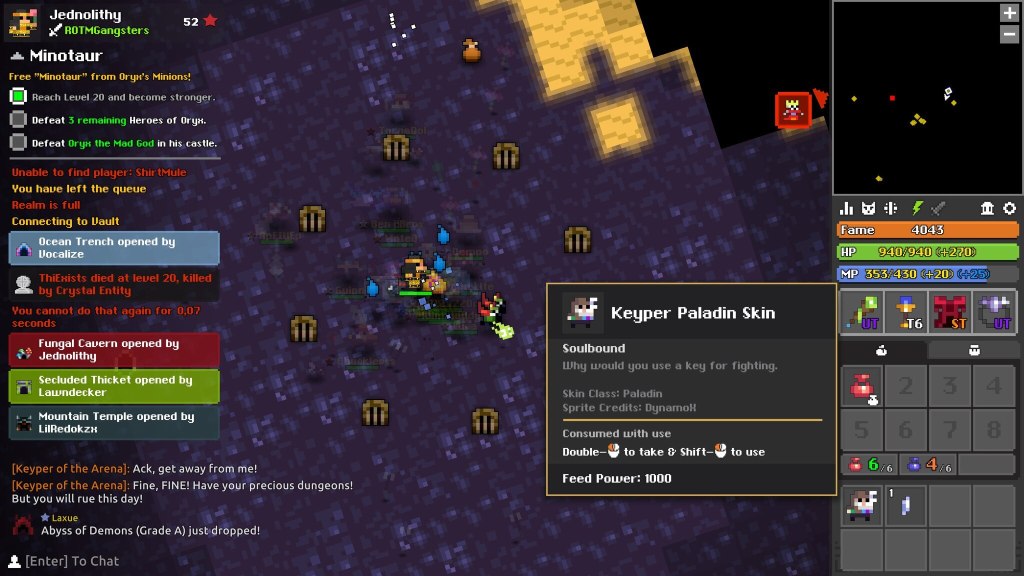Use a magic potion from the quick slot

point(923,464)
